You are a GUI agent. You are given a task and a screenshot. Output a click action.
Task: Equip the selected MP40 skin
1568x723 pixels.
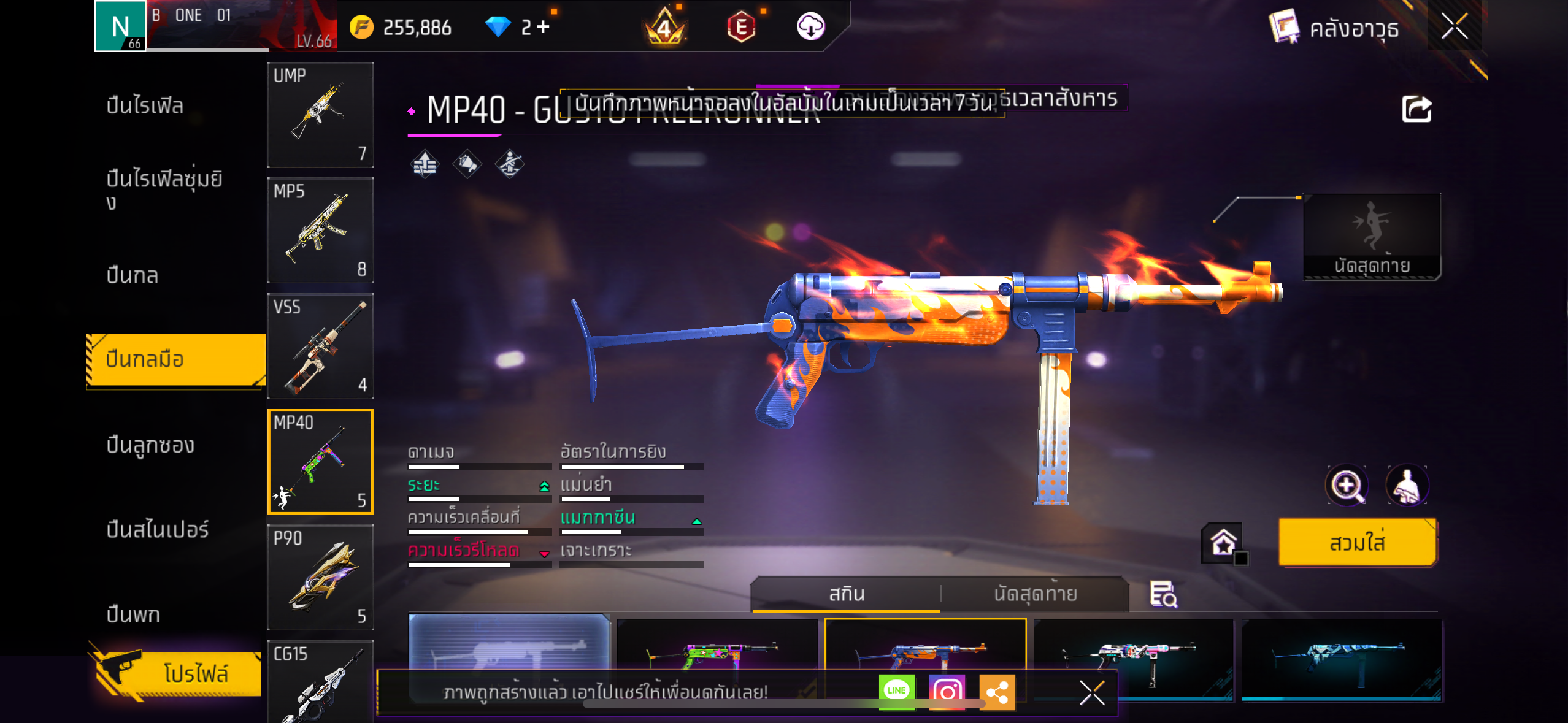coord(1357,543)
